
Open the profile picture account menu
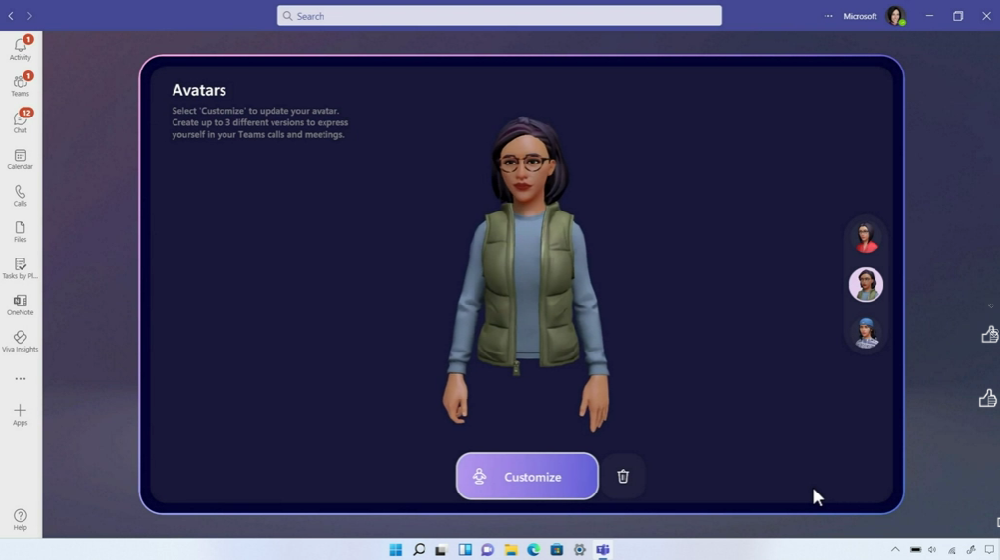click(x=895, y=16)
